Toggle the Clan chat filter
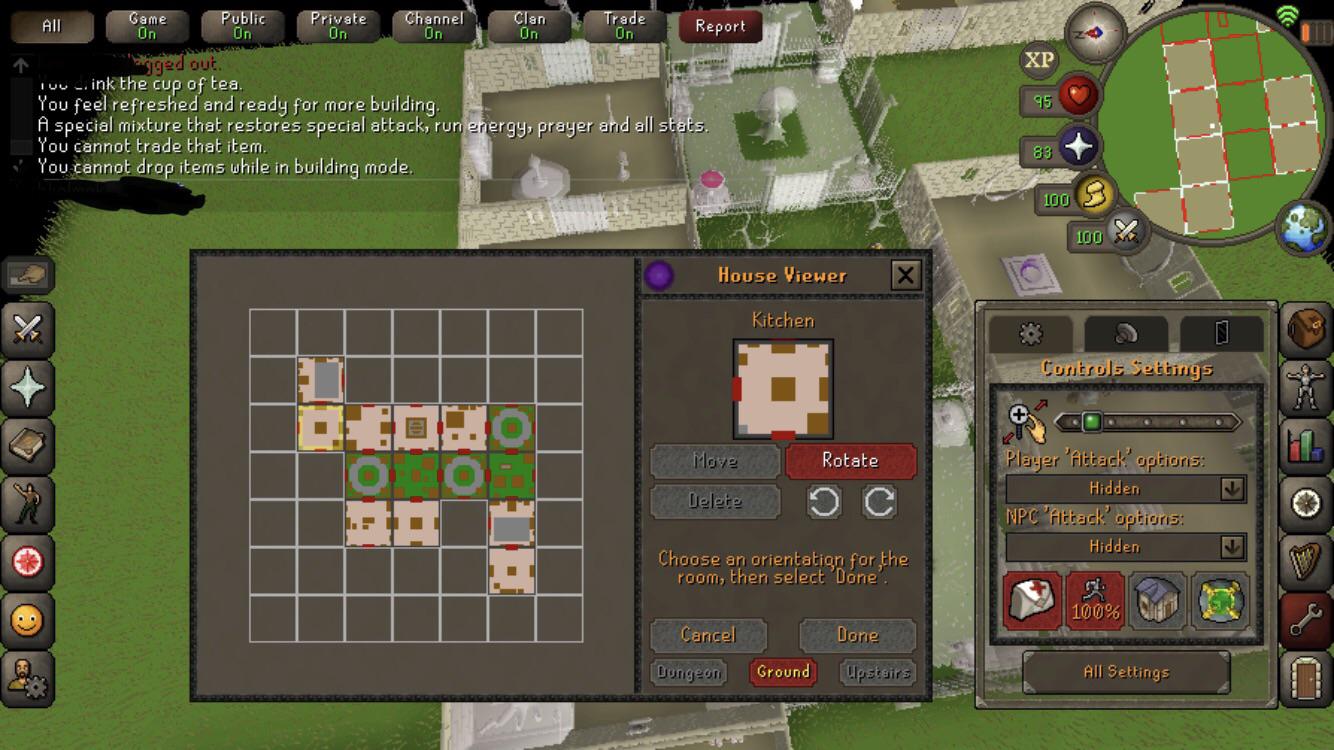Viewport: 1334px width, 750px height. click(x=529, y=26)
